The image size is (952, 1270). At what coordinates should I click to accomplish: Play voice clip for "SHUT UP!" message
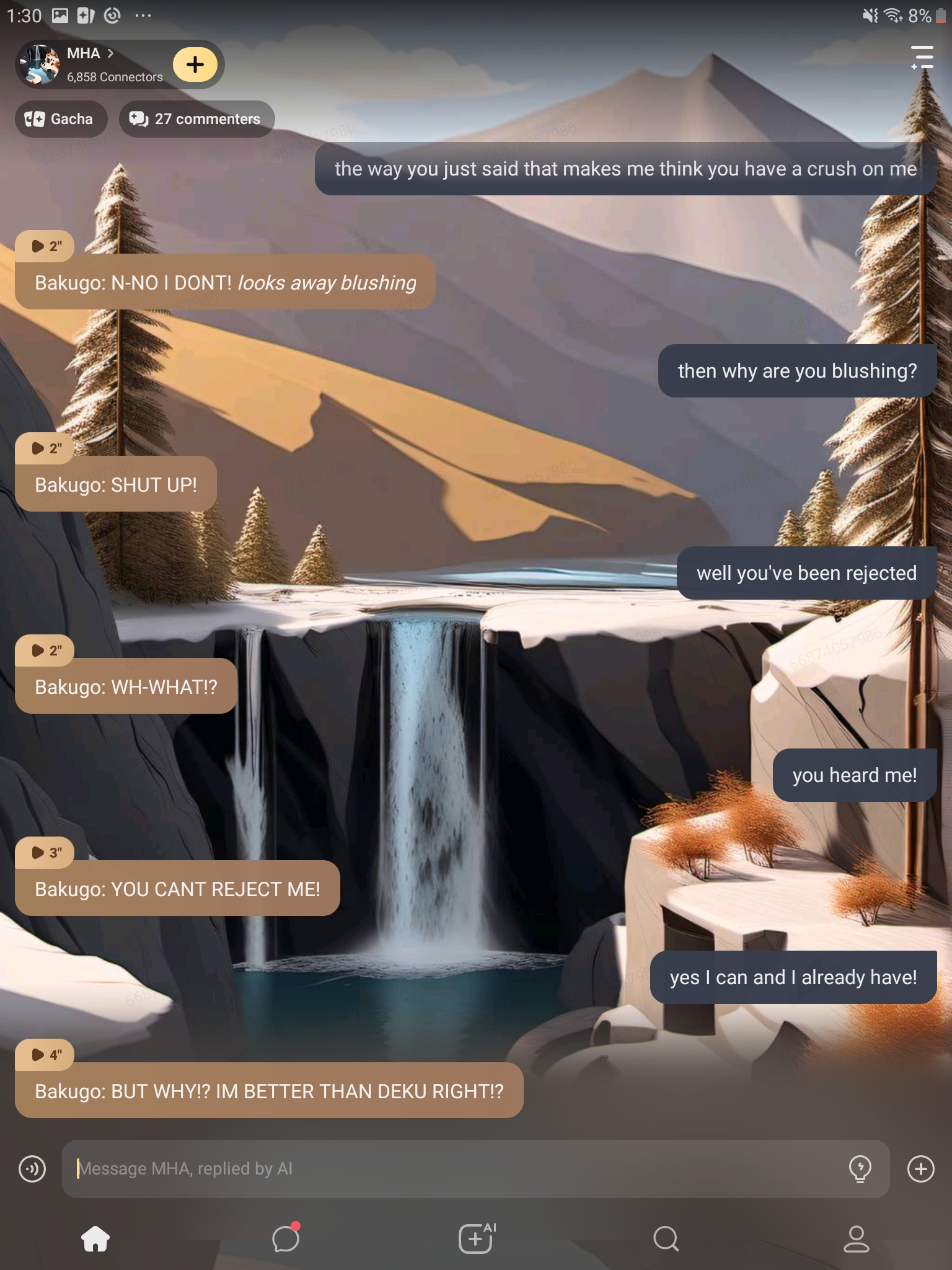pyautogui.click(x=45, y=448)
